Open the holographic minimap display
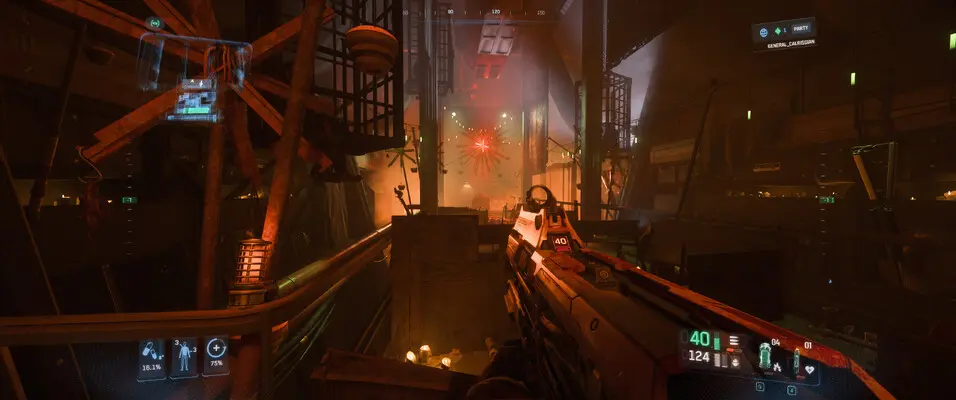 point(193,99)
